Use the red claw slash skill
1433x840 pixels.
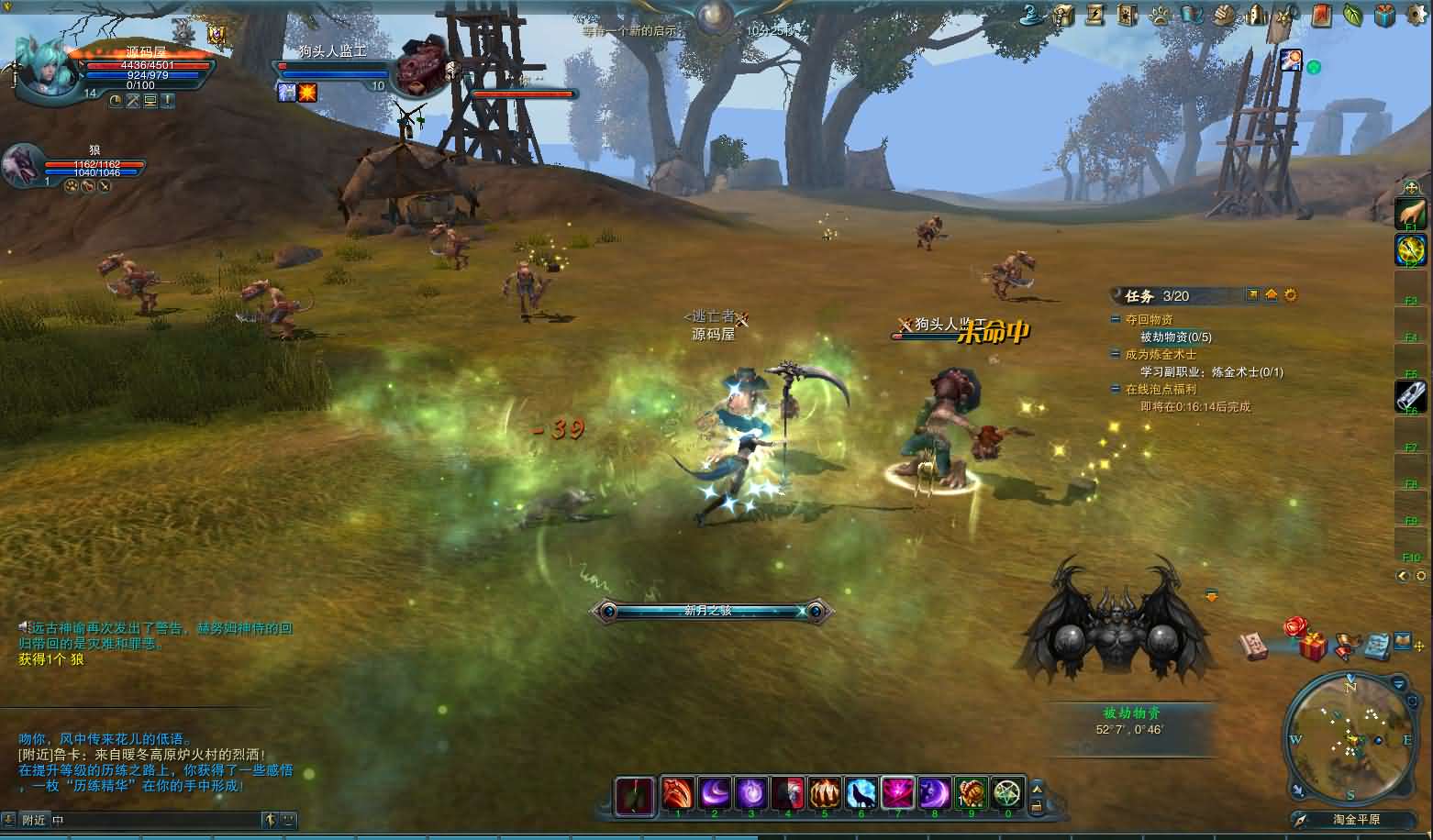[x=677, y=793]
